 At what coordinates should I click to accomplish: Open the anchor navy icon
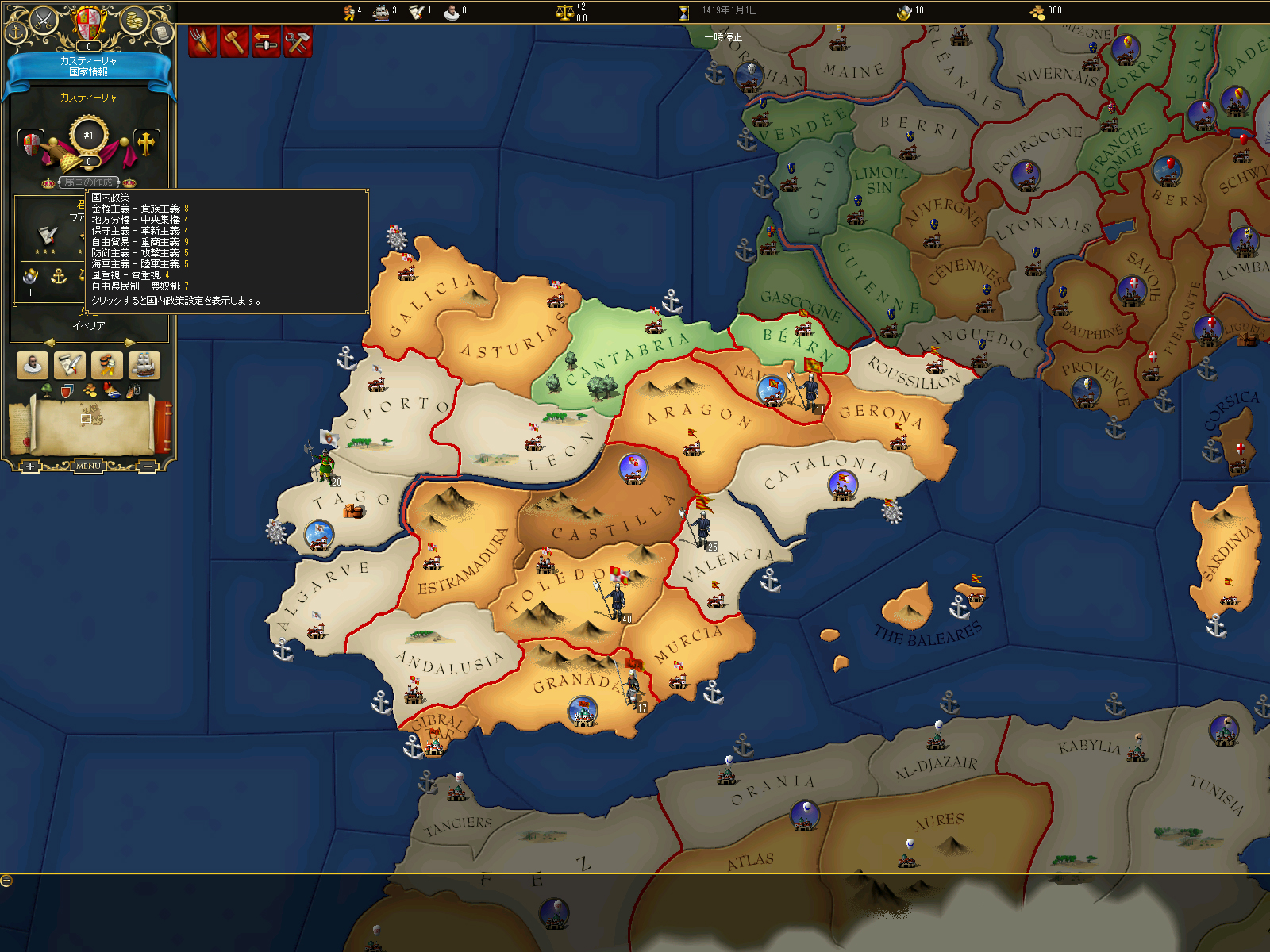pyautogui.click(x=16, y=33)
